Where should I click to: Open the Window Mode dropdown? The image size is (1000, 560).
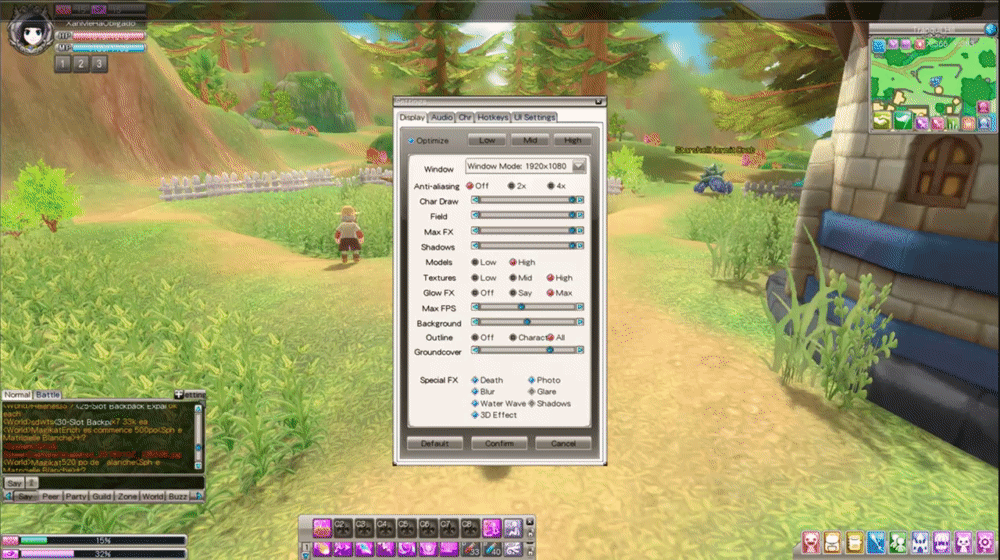(x=578, y=167)
